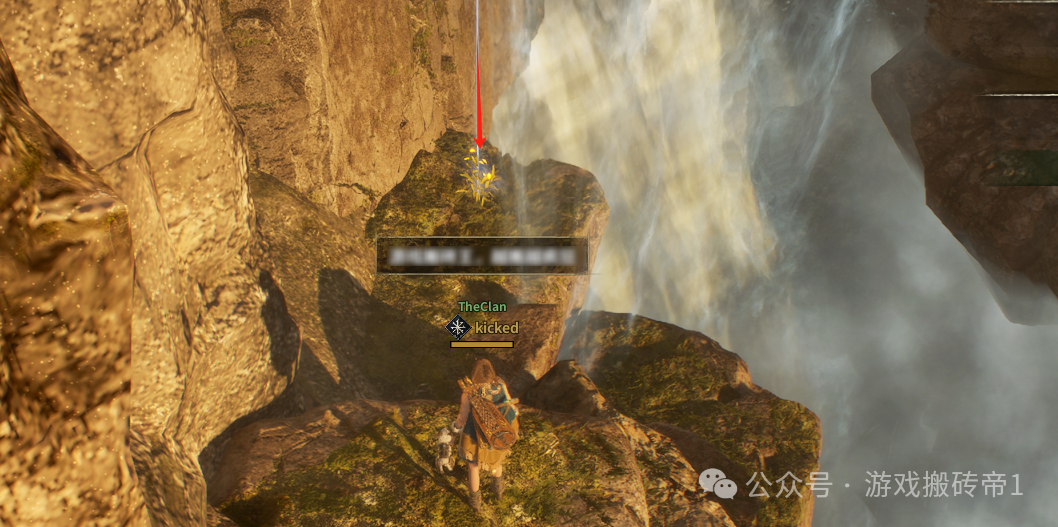The width and height of the screenshot is (1058, 527).
Task: Select the player name label "kicked"
Action: click(x=496, y=328)
